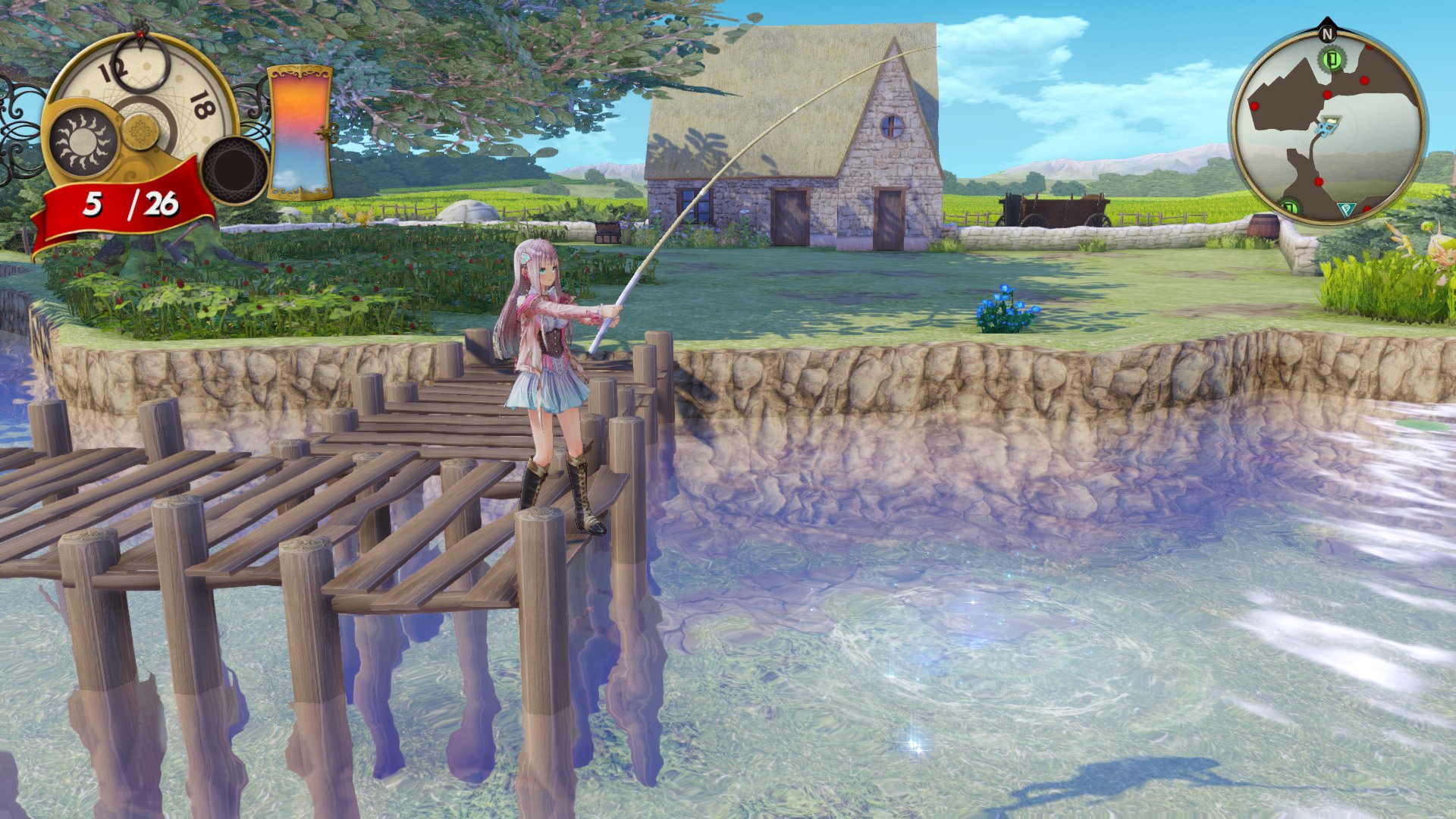Click the teal P flag marker on the minimap
Viewport: 1456px width, 819px height.
(x=1347, y=209)
